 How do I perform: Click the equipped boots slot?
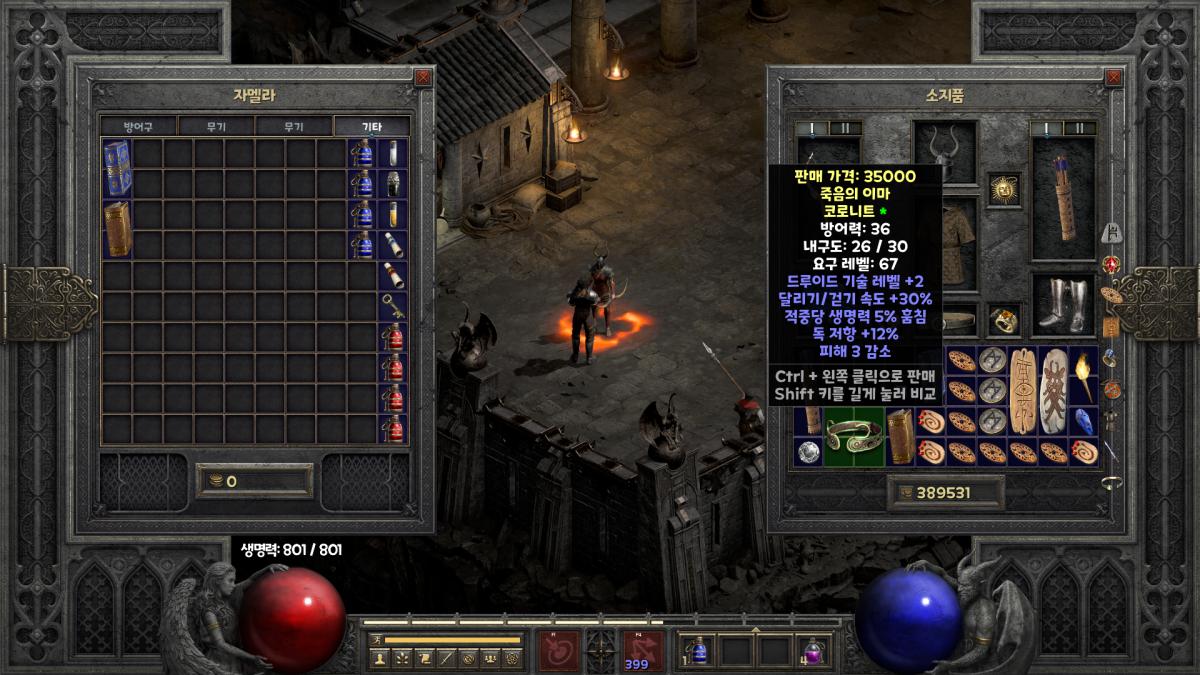tap(1062, 305)
